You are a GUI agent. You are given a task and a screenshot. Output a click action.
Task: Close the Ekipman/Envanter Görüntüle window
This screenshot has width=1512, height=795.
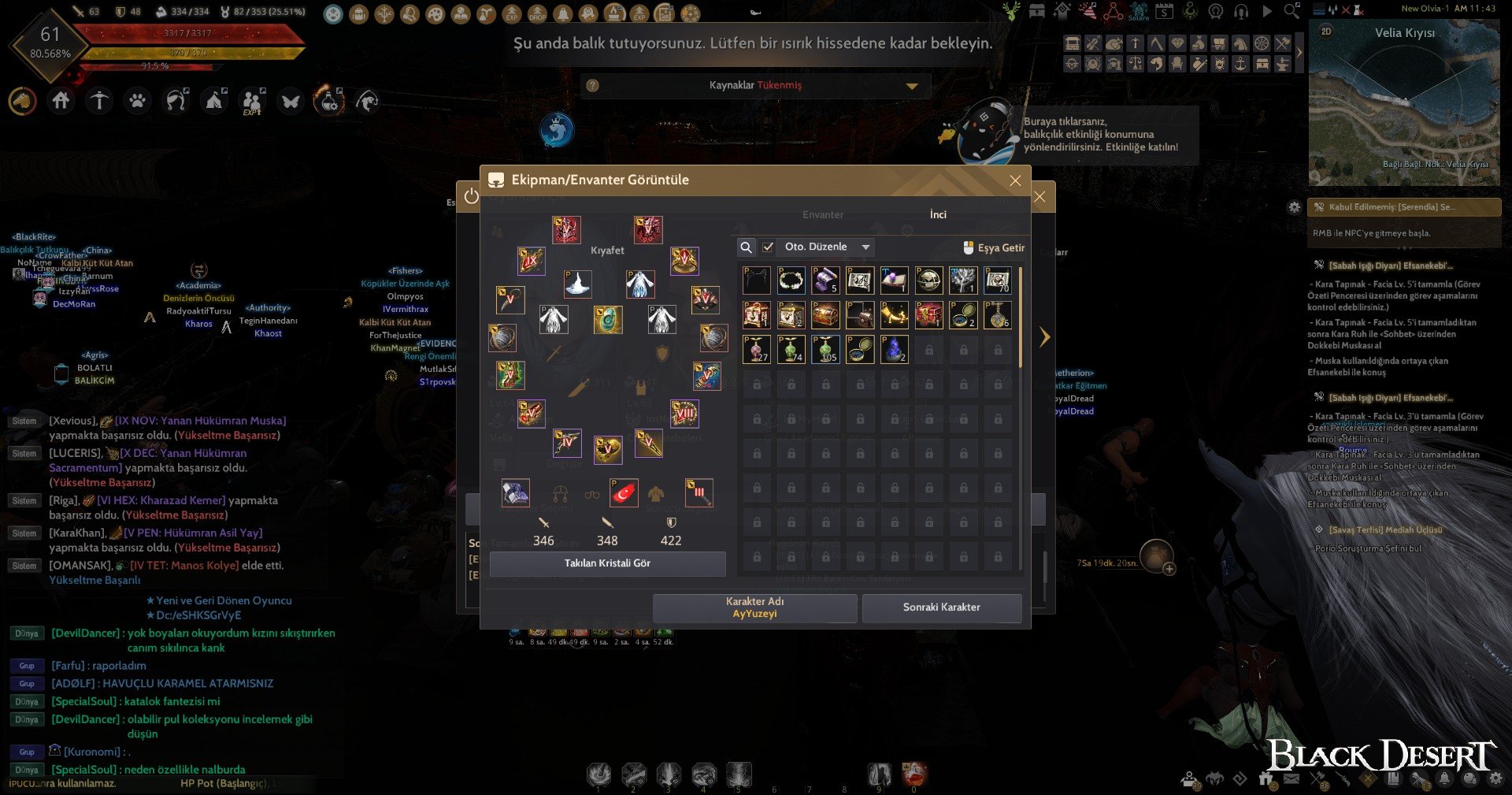point(1015,180)
